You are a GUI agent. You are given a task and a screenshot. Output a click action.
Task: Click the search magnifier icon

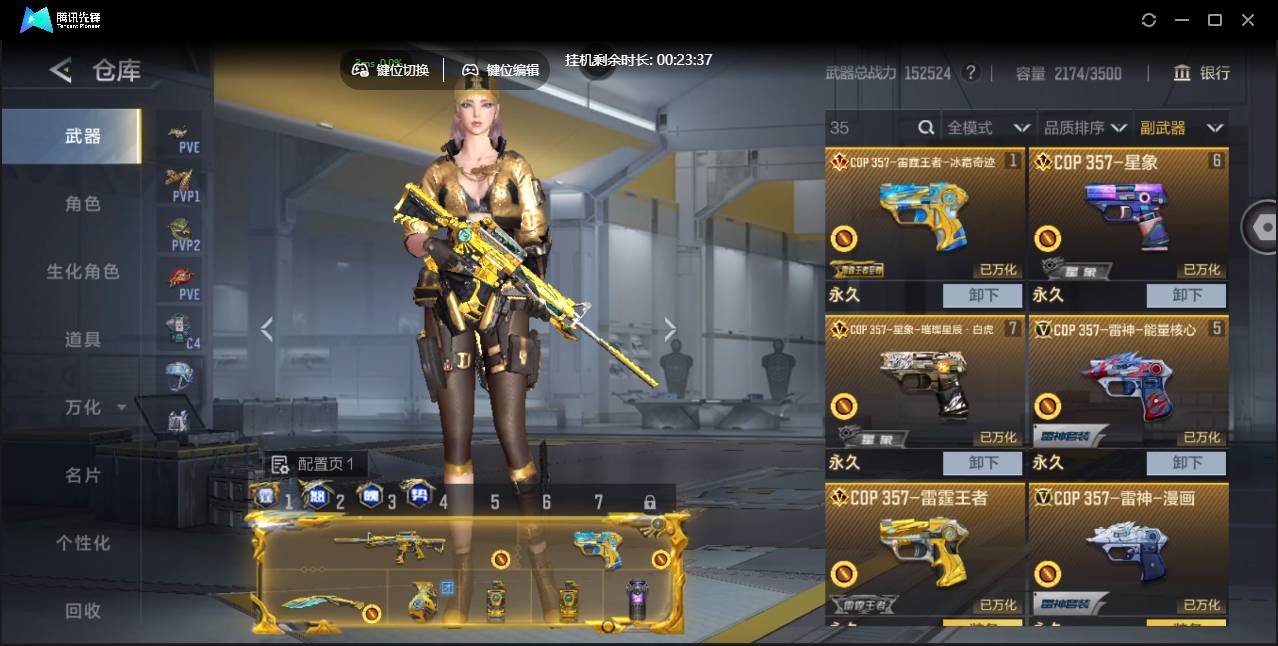(926, 128)
